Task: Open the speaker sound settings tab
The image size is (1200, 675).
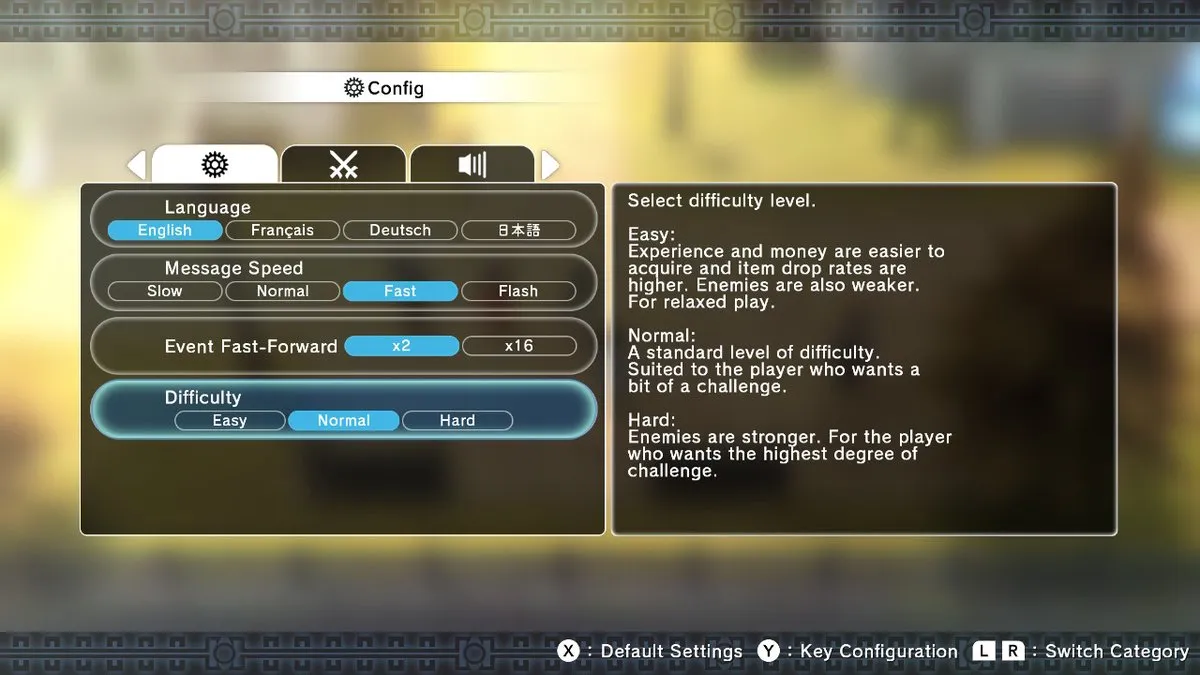Action: point(472,165)
